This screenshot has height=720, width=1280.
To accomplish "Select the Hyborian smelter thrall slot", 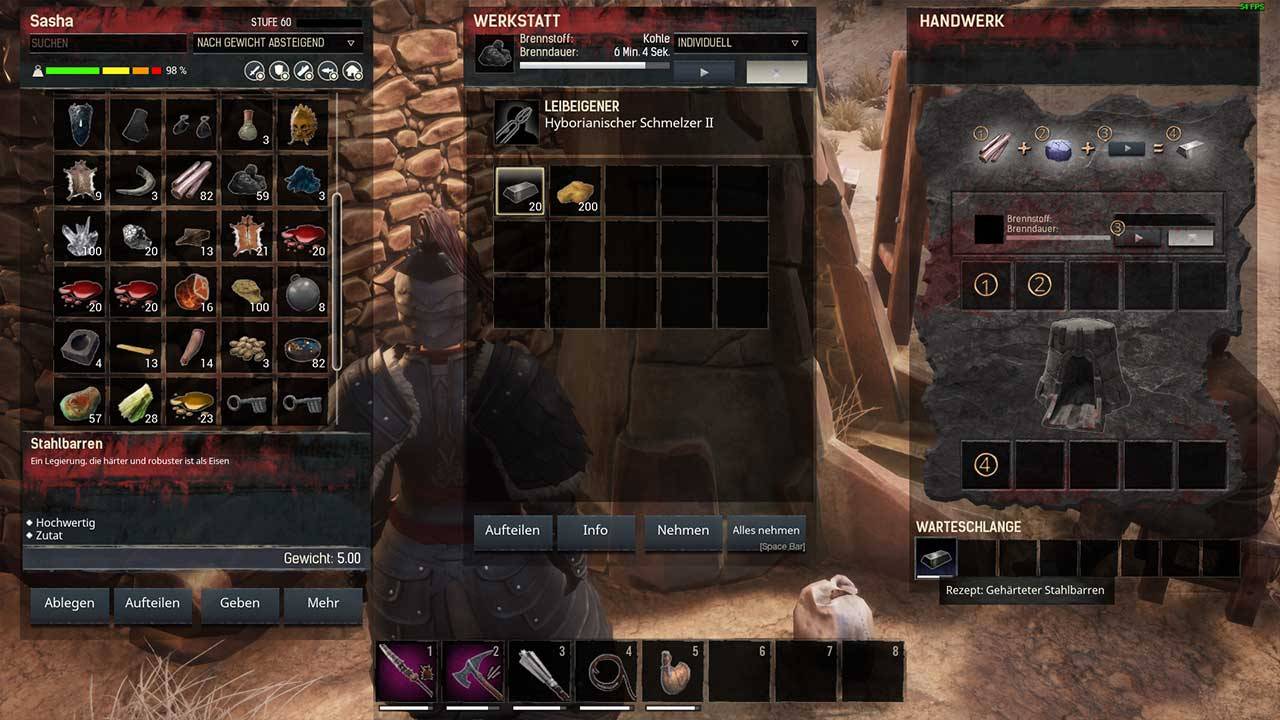I will [x=516, y=121].
